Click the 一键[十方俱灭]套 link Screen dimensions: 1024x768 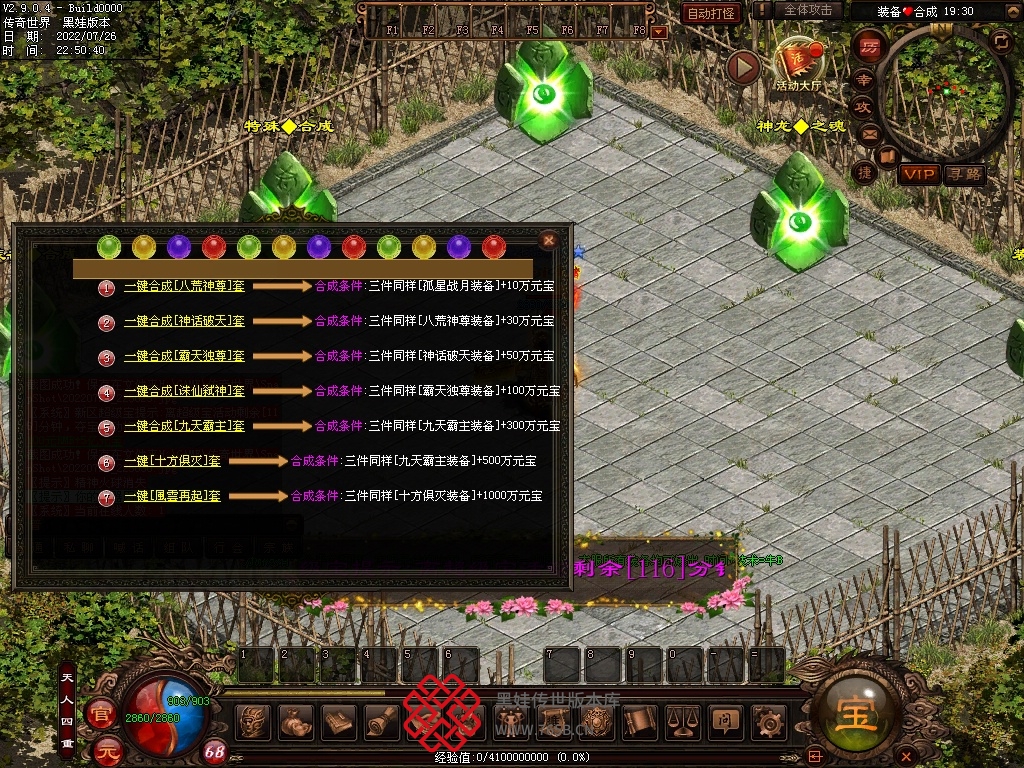pyautogui.click(x=172, y=461)
